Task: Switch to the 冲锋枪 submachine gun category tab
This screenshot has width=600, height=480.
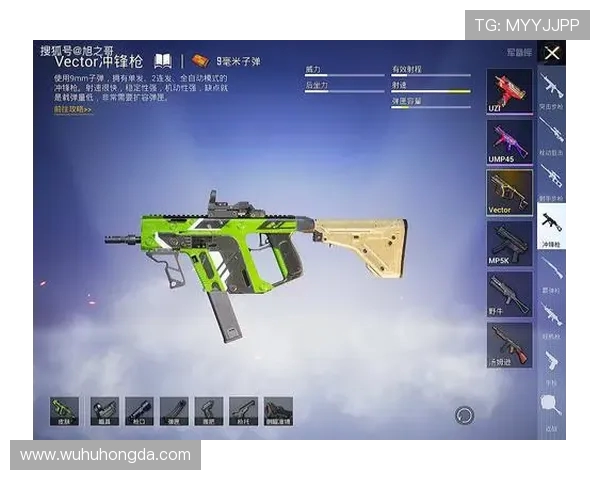Action: tap(551, 224)
